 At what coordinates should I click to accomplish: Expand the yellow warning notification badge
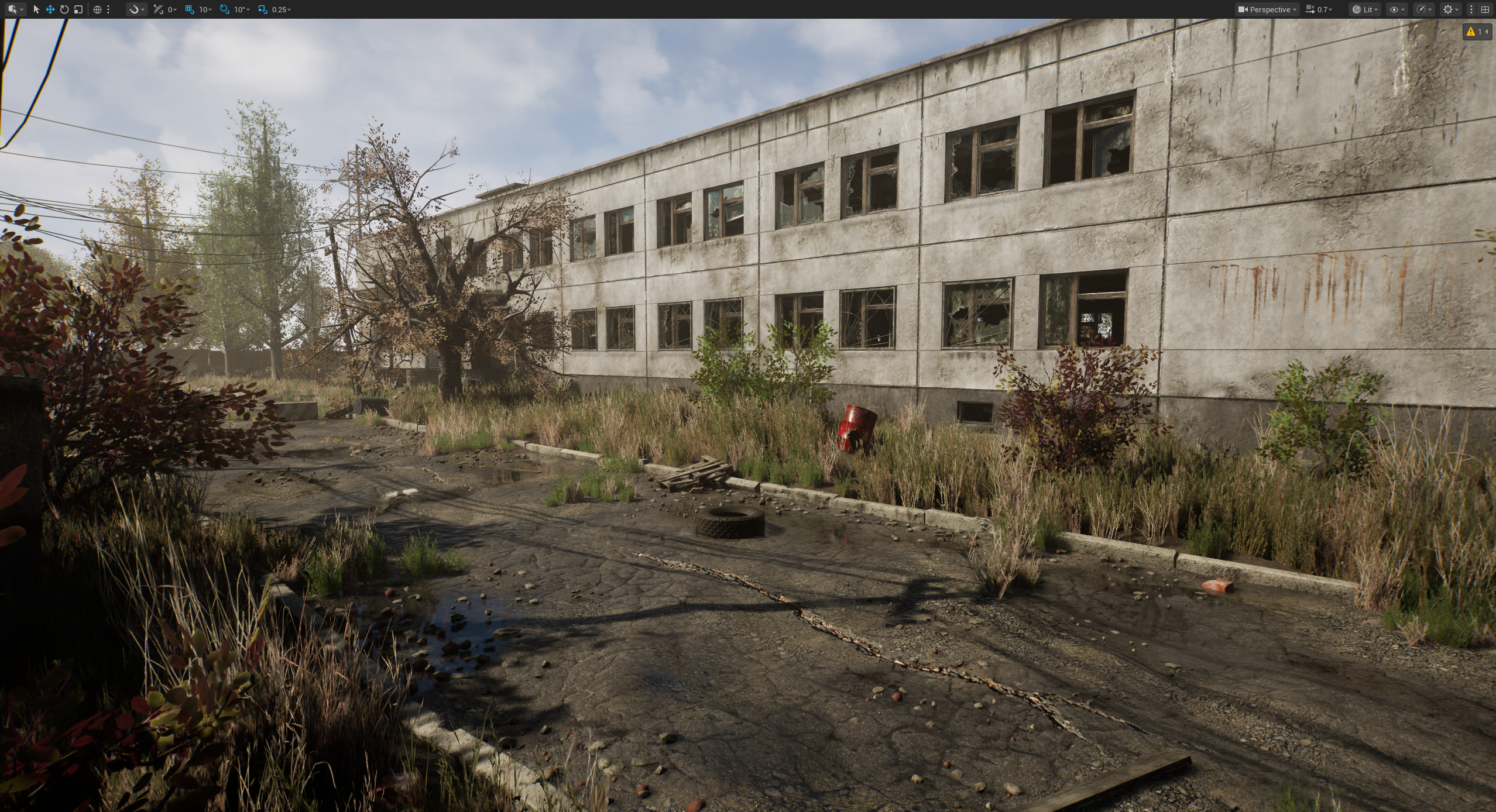click(x=1476, y=32)
